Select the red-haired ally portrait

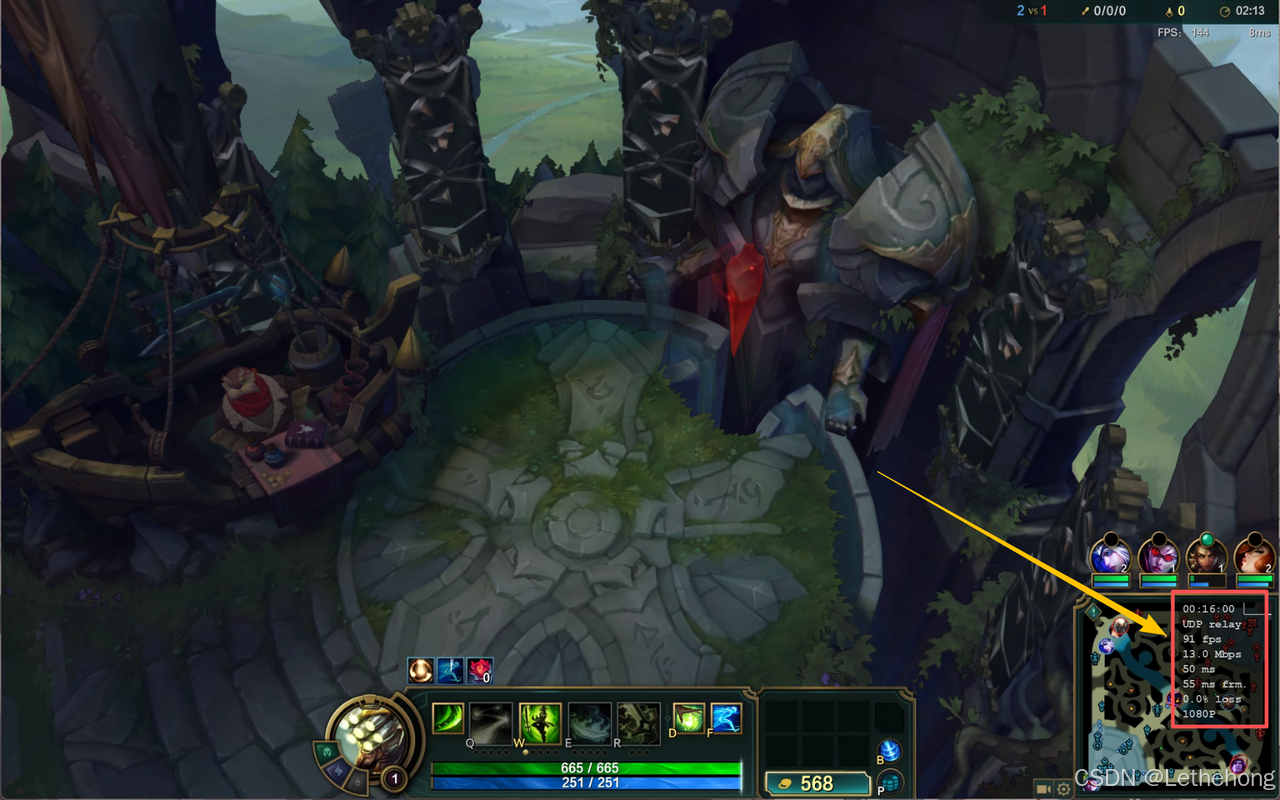tap(1254, 556)
